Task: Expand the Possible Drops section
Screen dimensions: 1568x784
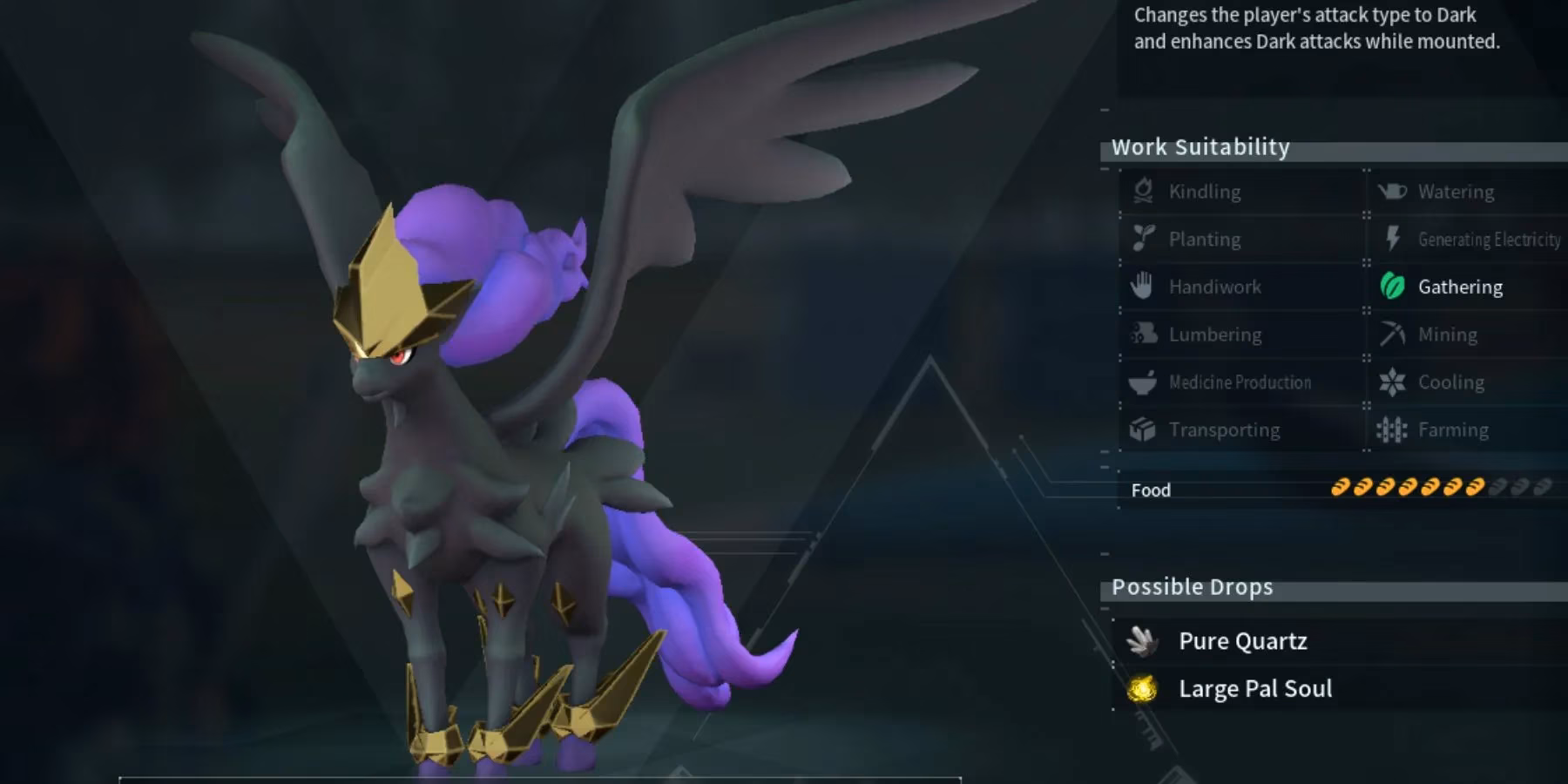Action: point(1193,586)
